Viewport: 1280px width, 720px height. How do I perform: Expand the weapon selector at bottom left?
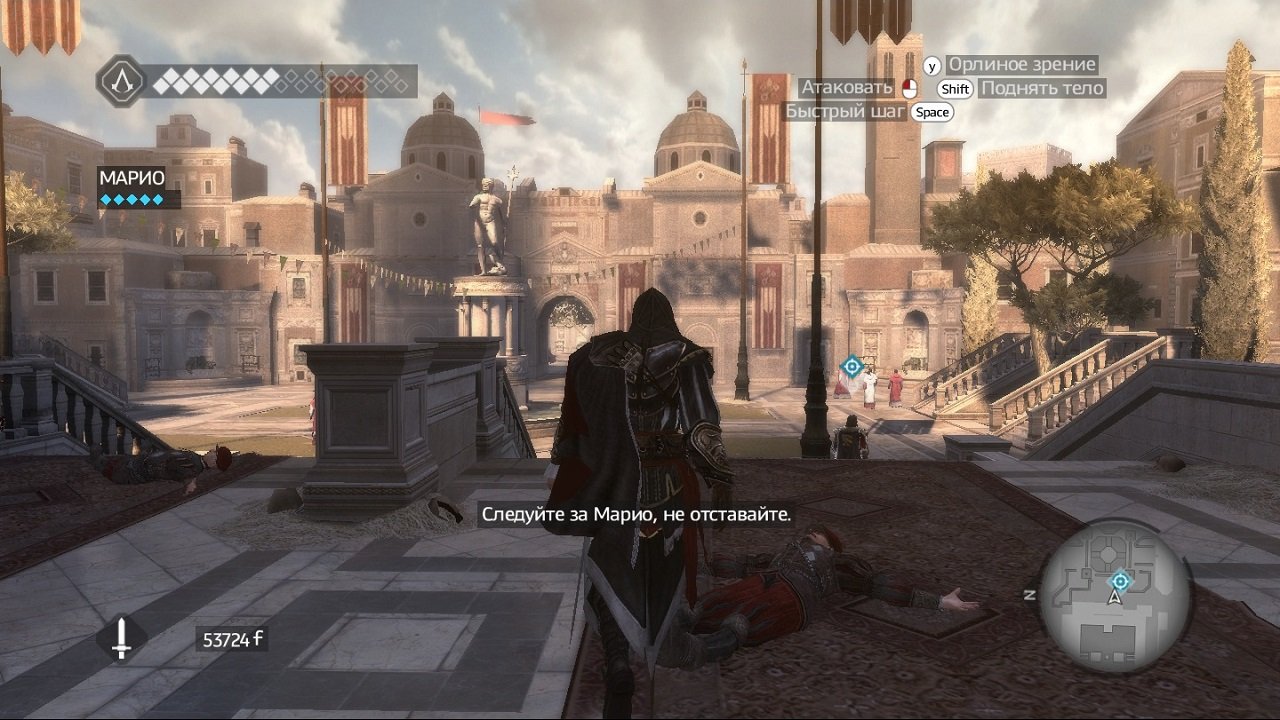click(124, 637)
